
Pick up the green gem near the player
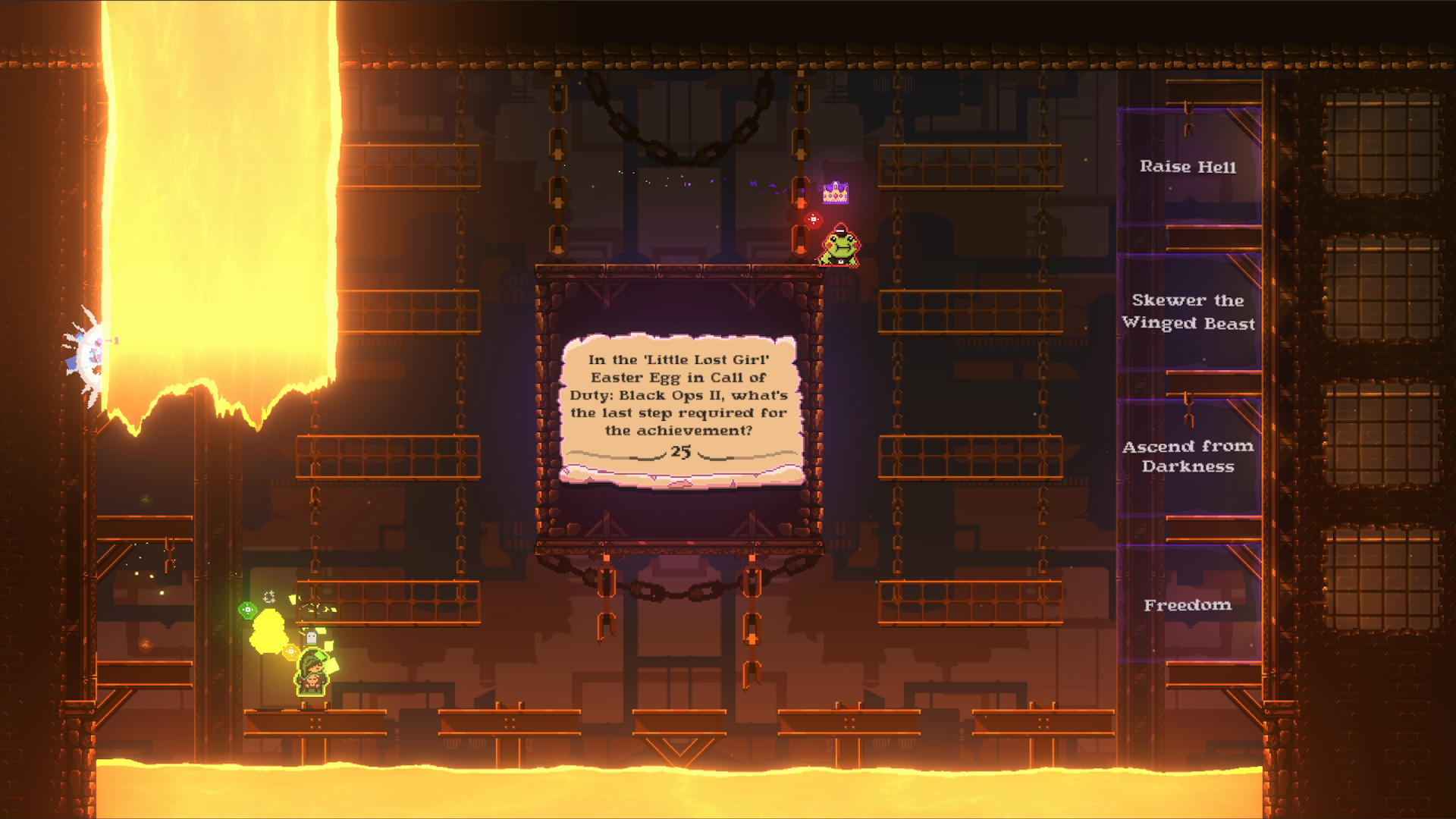247,609
